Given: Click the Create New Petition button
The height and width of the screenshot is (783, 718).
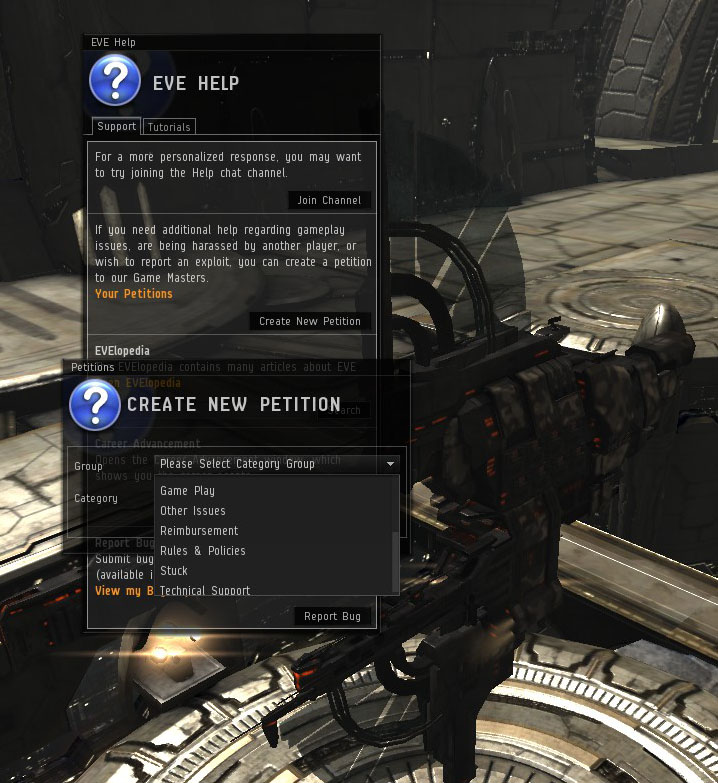Looking at the screenshot, I should click(310, 321).
